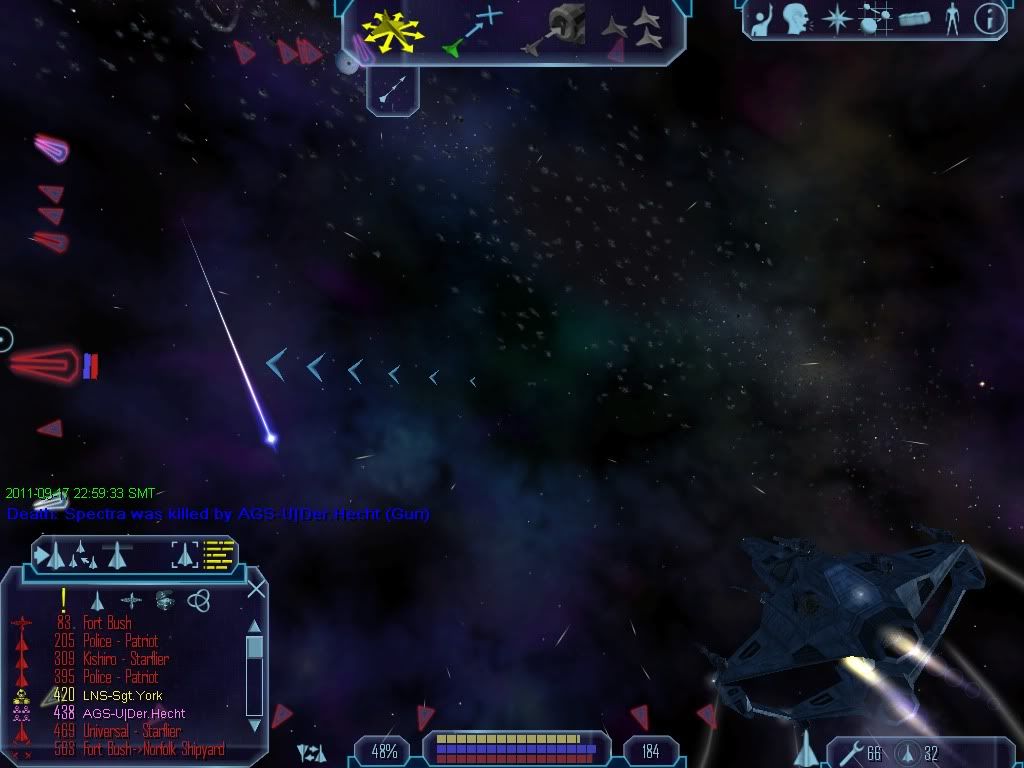This screenshot has width=1024, height=768.
Task: Open the reputation standing-figure icon
Action: click(x=952, y=19)
